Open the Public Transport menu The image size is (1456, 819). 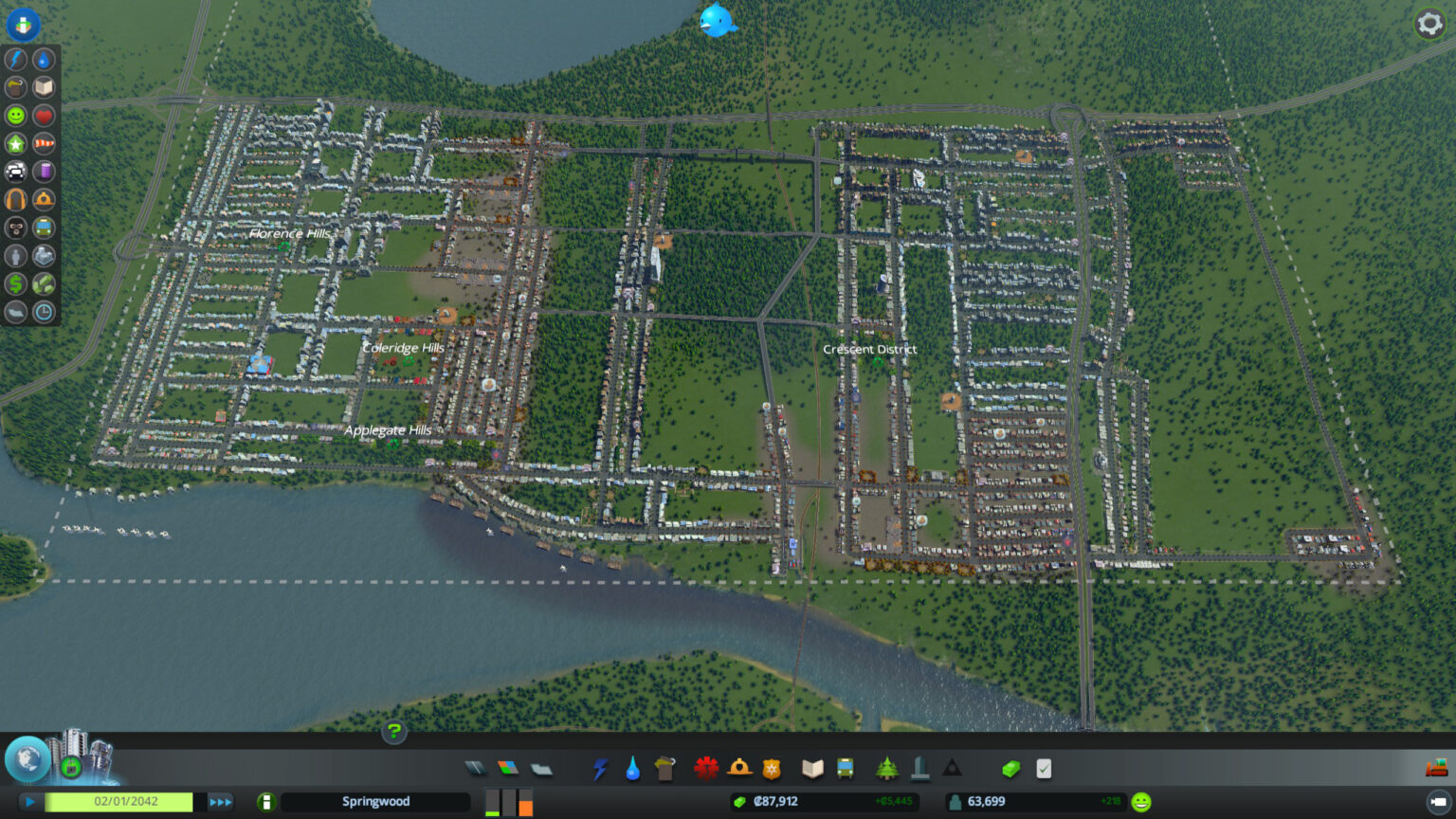click(x=845, y=770)
